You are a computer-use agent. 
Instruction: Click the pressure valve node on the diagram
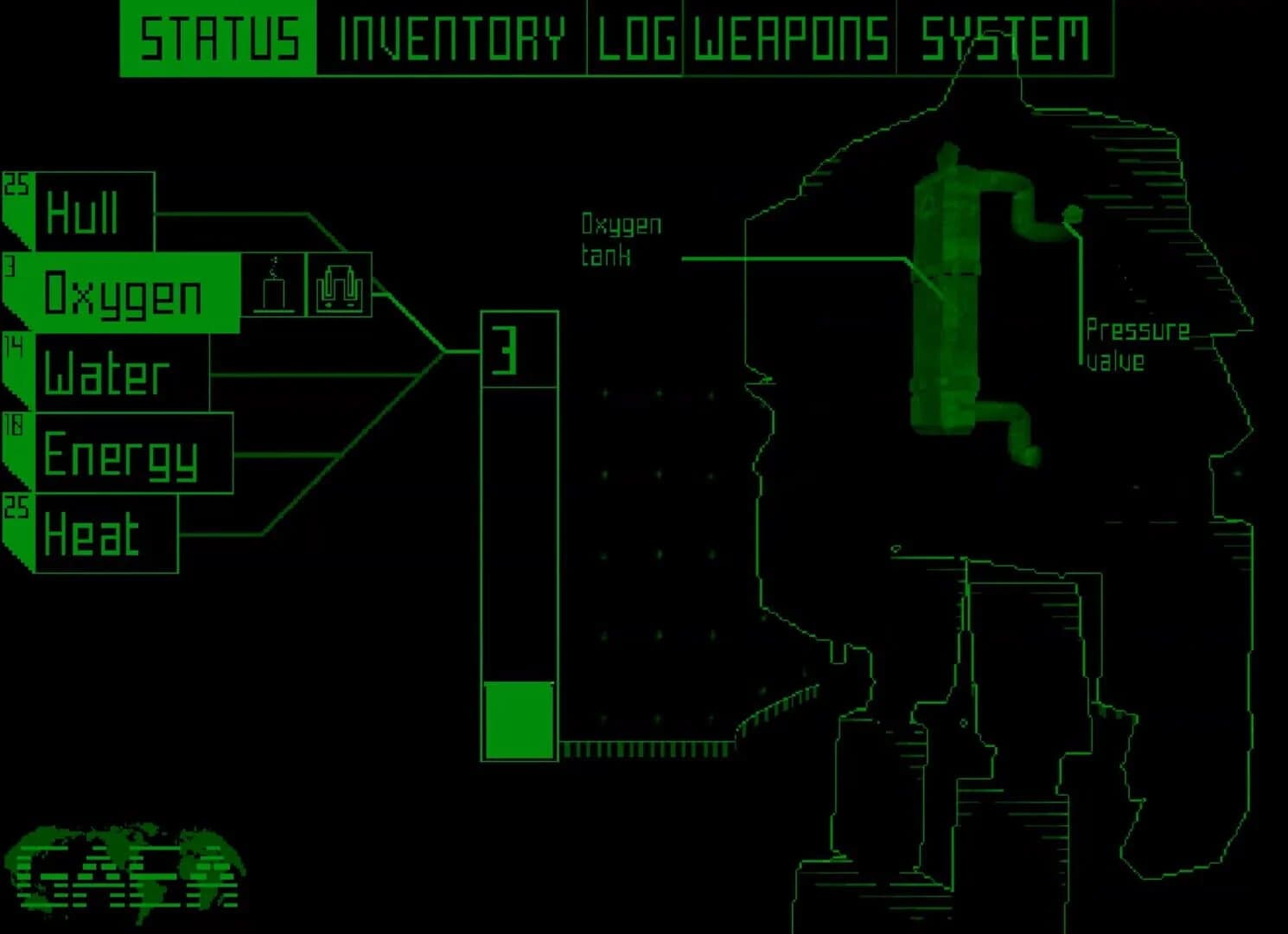(x=1074, y=216)
